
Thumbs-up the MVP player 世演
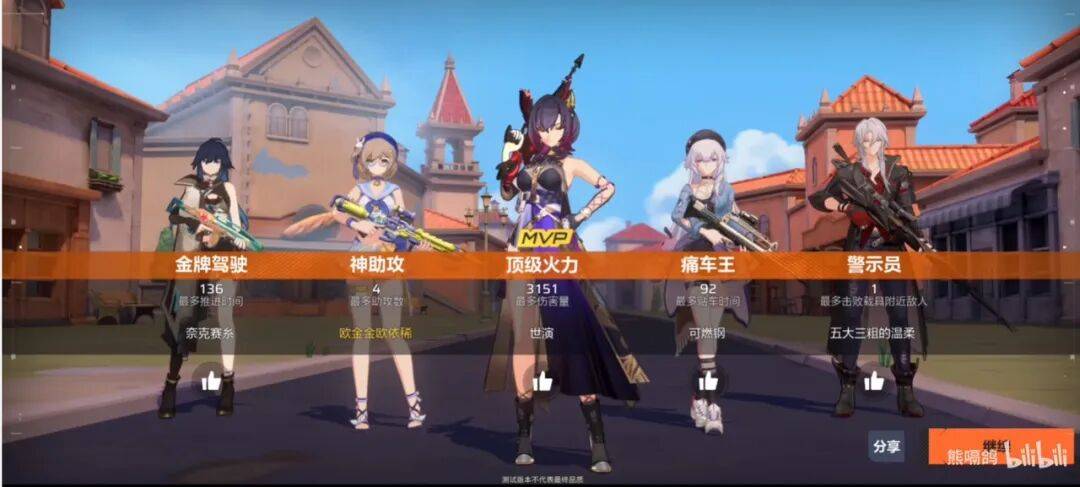click(543, 381)
